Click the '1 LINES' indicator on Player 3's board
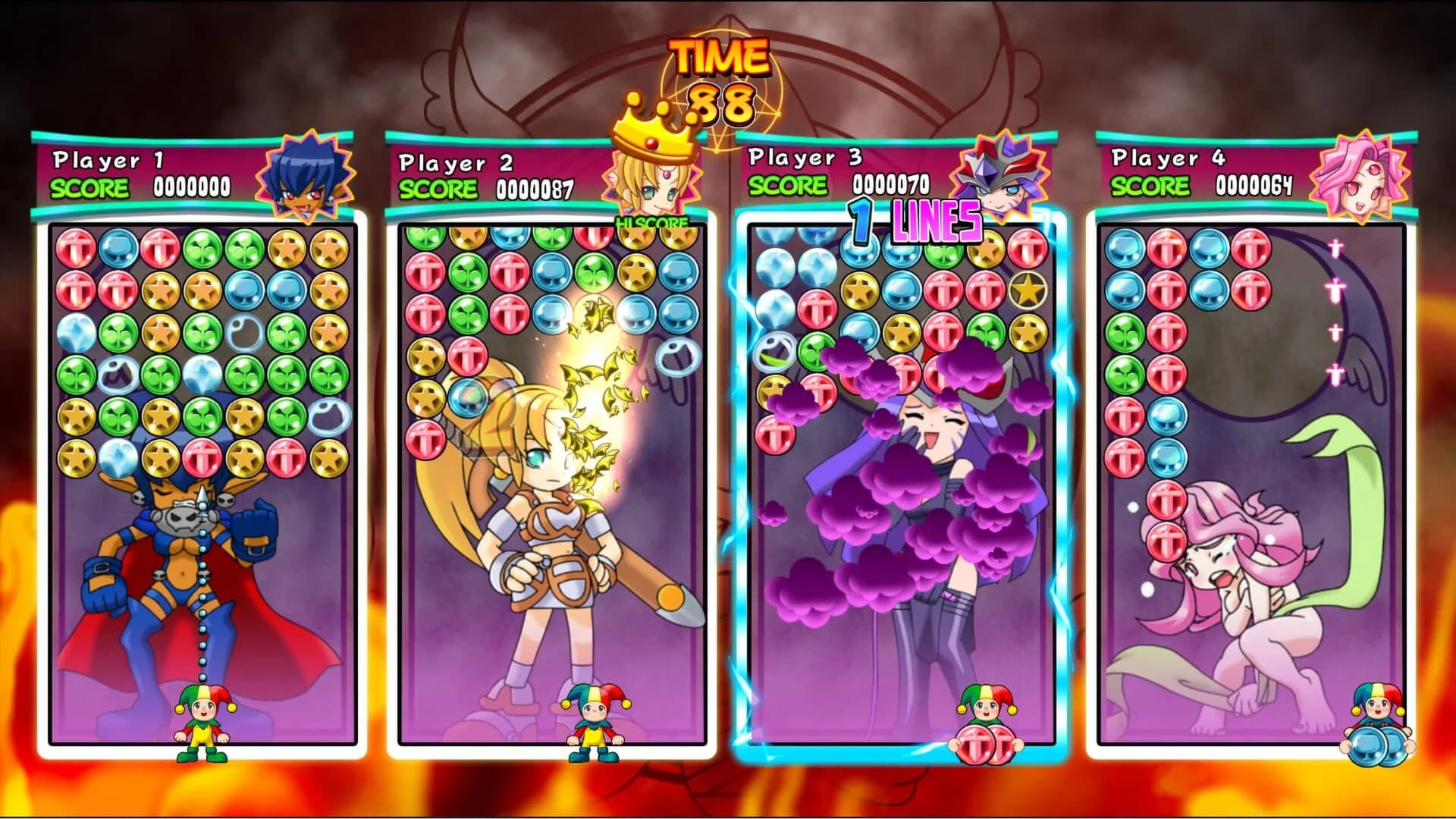Screen dimensions: 1456x819 click(x=914, y=220)
